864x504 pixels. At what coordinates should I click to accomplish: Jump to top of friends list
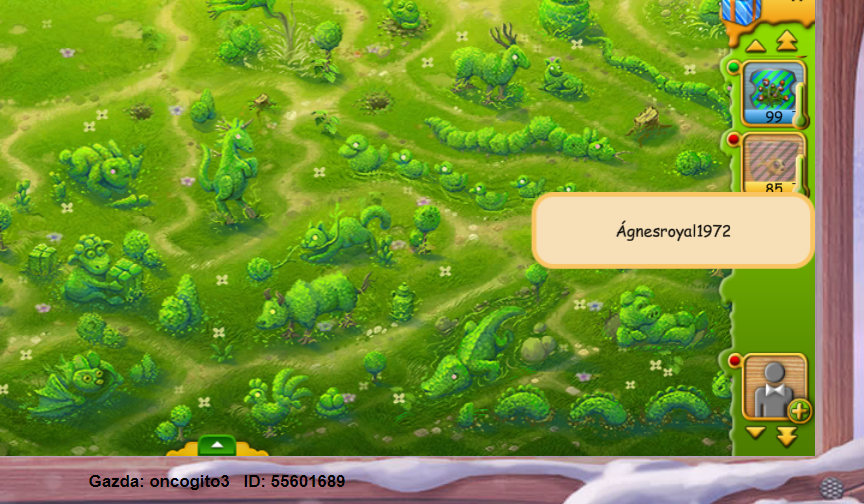(786, 42)
